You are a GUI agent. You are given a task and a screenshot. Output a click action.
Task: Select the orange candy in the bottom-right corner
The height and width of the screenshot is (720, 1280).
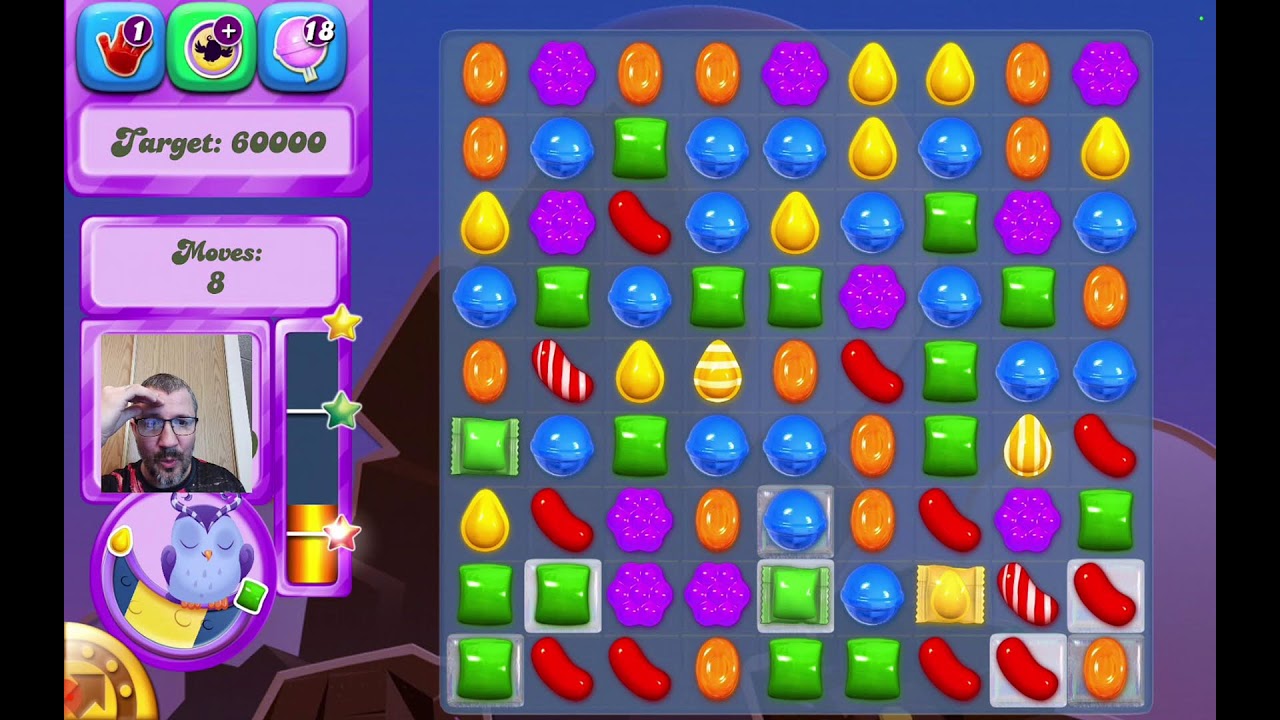click(x=1105, y=668)
